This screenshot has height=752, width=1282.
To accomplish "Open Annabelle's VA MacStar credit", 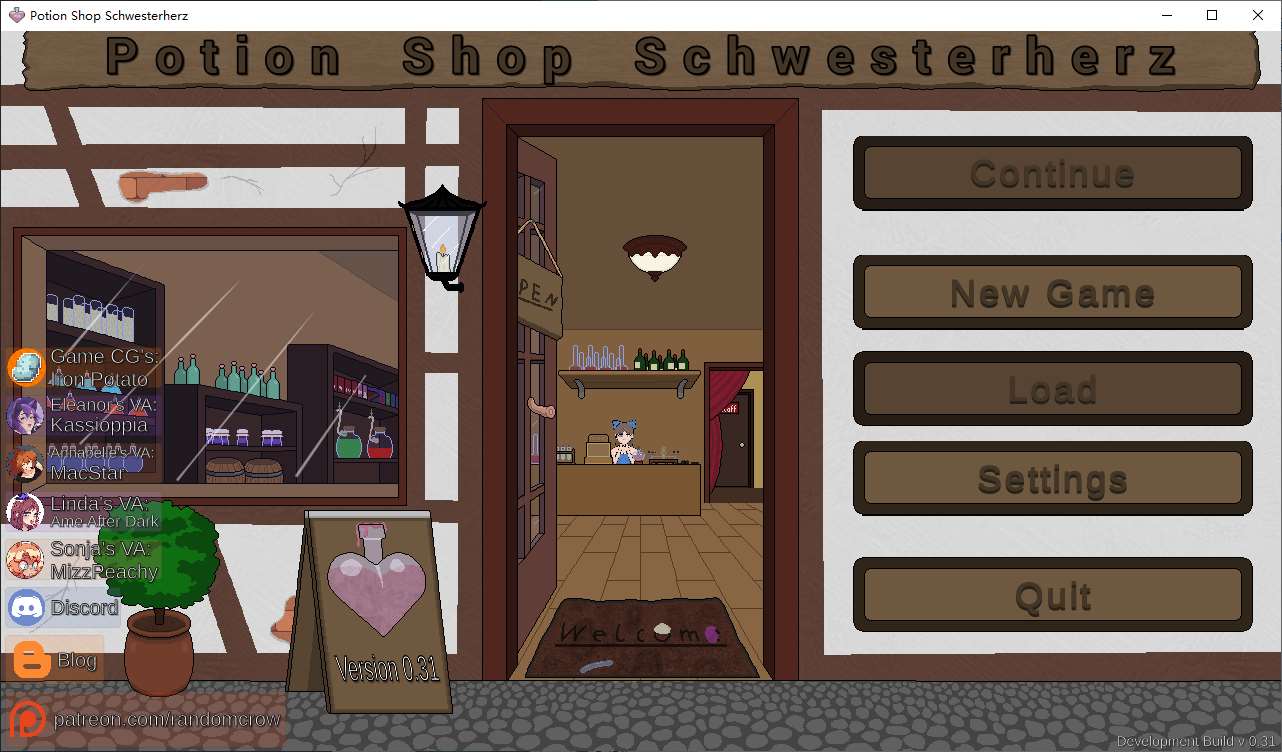I will point(80,463).
